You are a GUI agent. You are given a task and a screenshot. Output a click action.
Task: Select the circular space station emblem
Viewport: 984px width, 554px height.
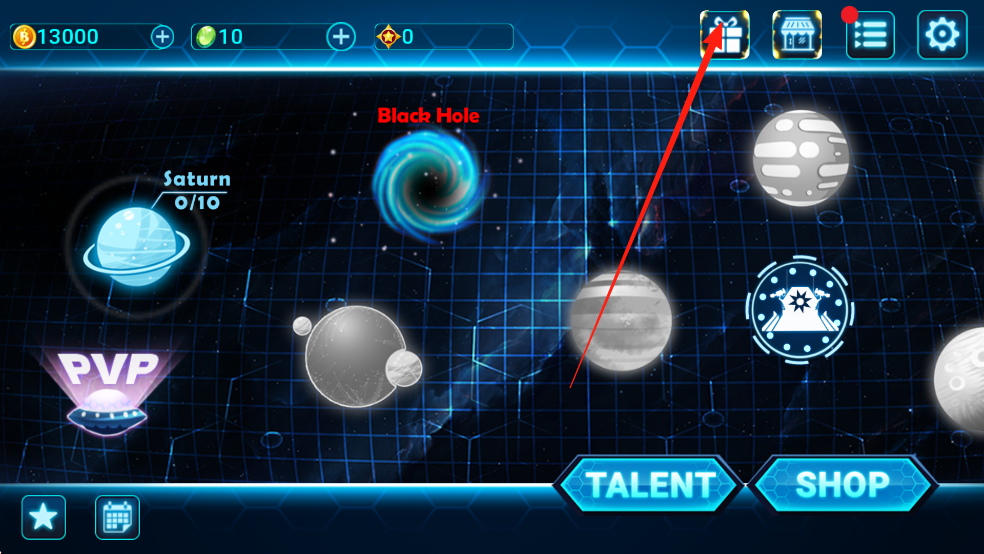coord(800,307)
